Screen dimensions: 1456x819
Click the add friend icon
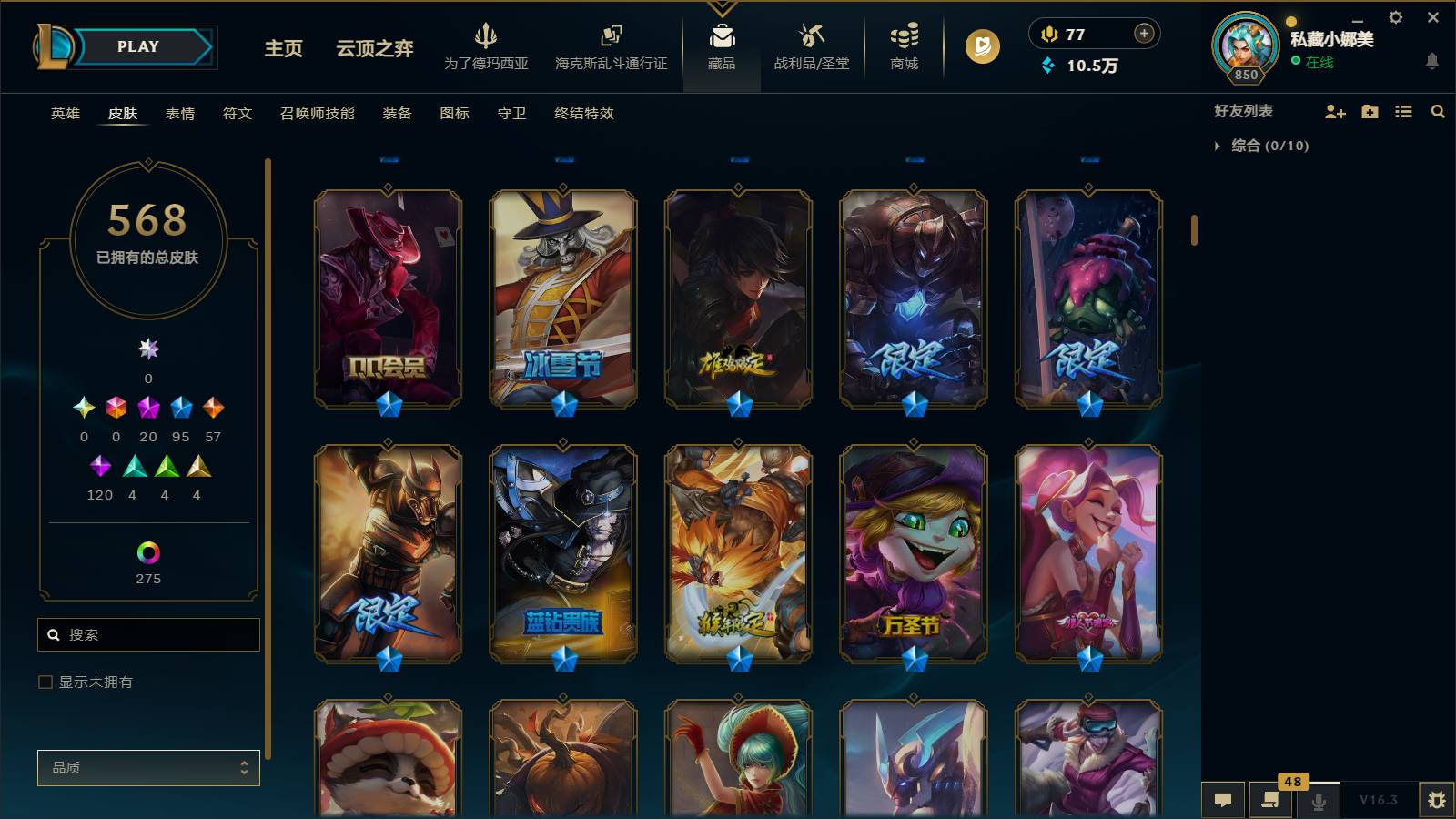(x=1335, y=112)
